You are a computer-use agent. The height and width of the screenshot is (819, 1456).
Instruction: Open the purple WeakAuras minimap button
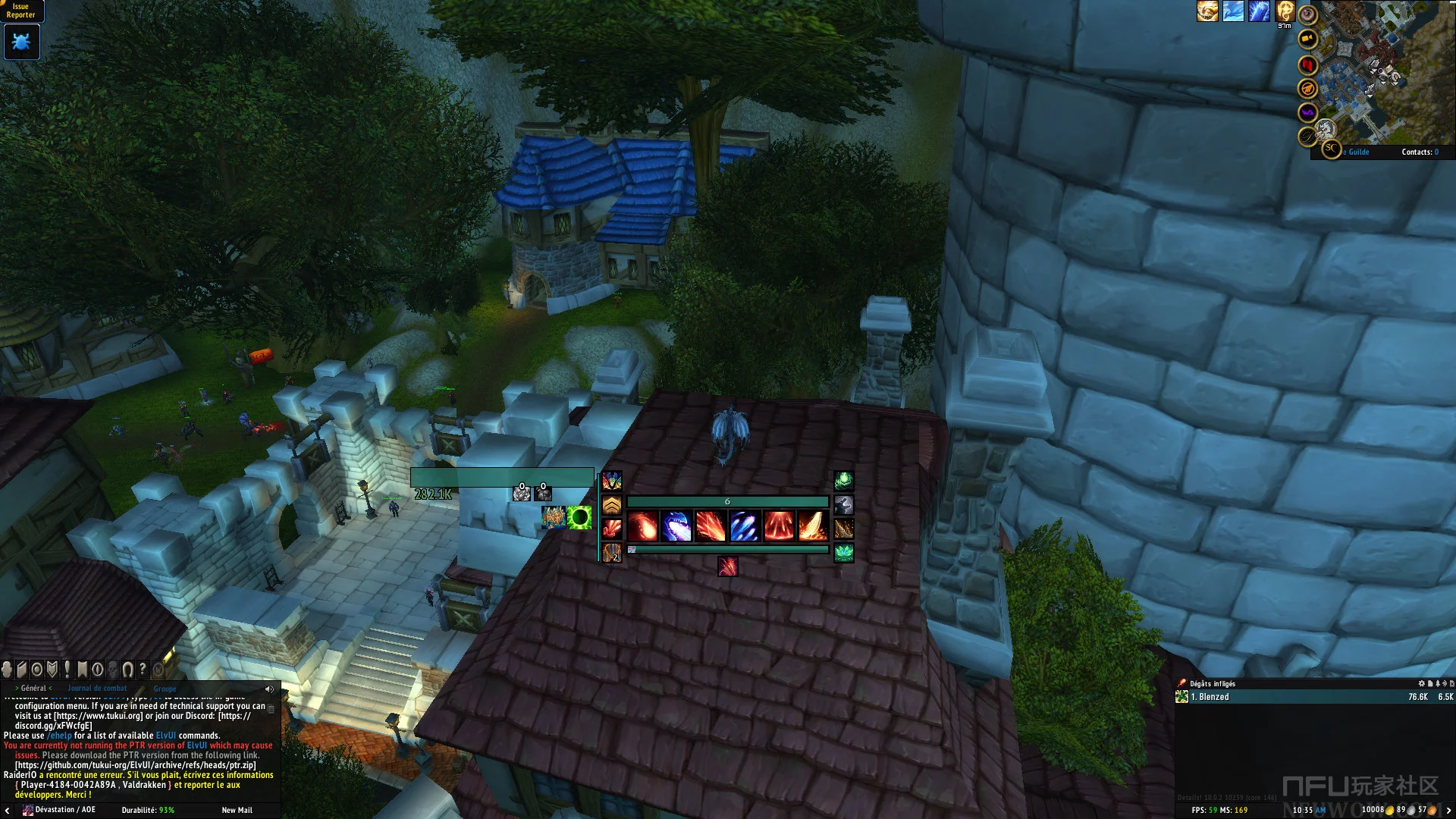pos(1307,113)
